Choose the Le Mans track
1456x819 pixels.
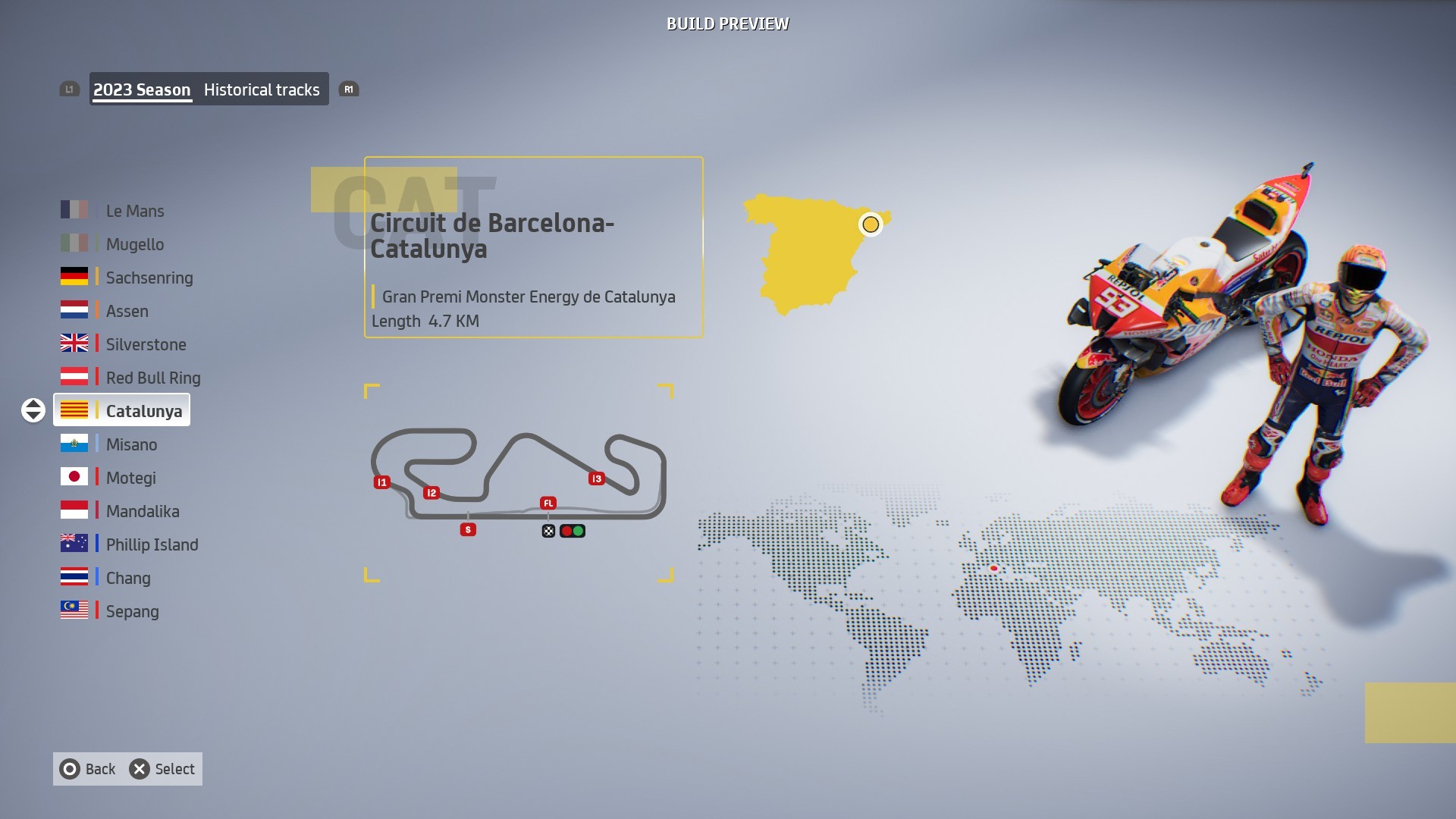(134, 211)
